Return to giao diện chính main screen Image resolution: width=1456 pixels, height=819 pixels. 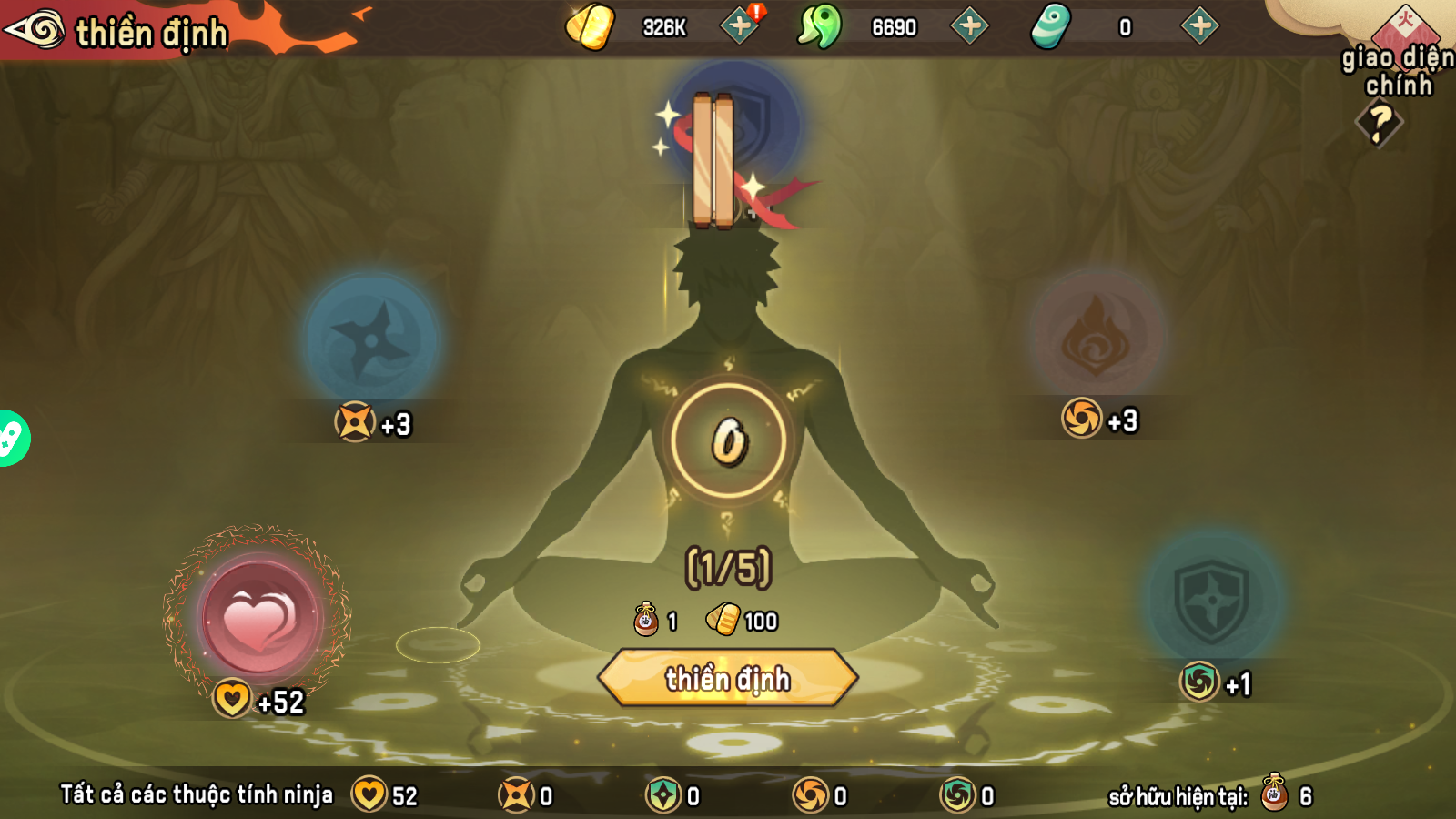click(x=1398, y=55)
